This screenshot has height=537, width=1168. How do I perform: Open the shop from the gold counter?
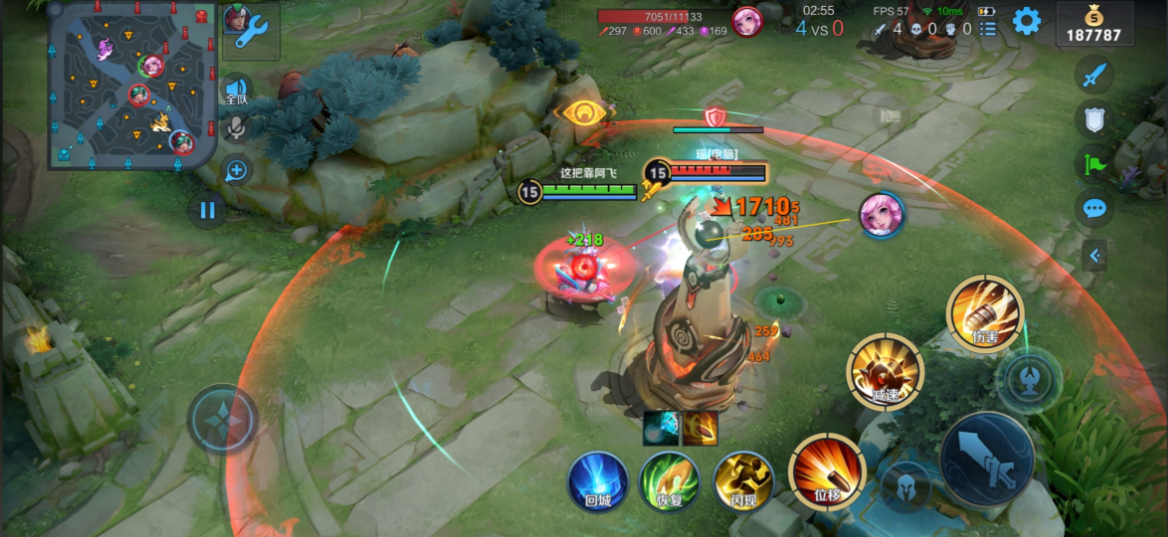pyautogui.click(x=1095, y=24)
